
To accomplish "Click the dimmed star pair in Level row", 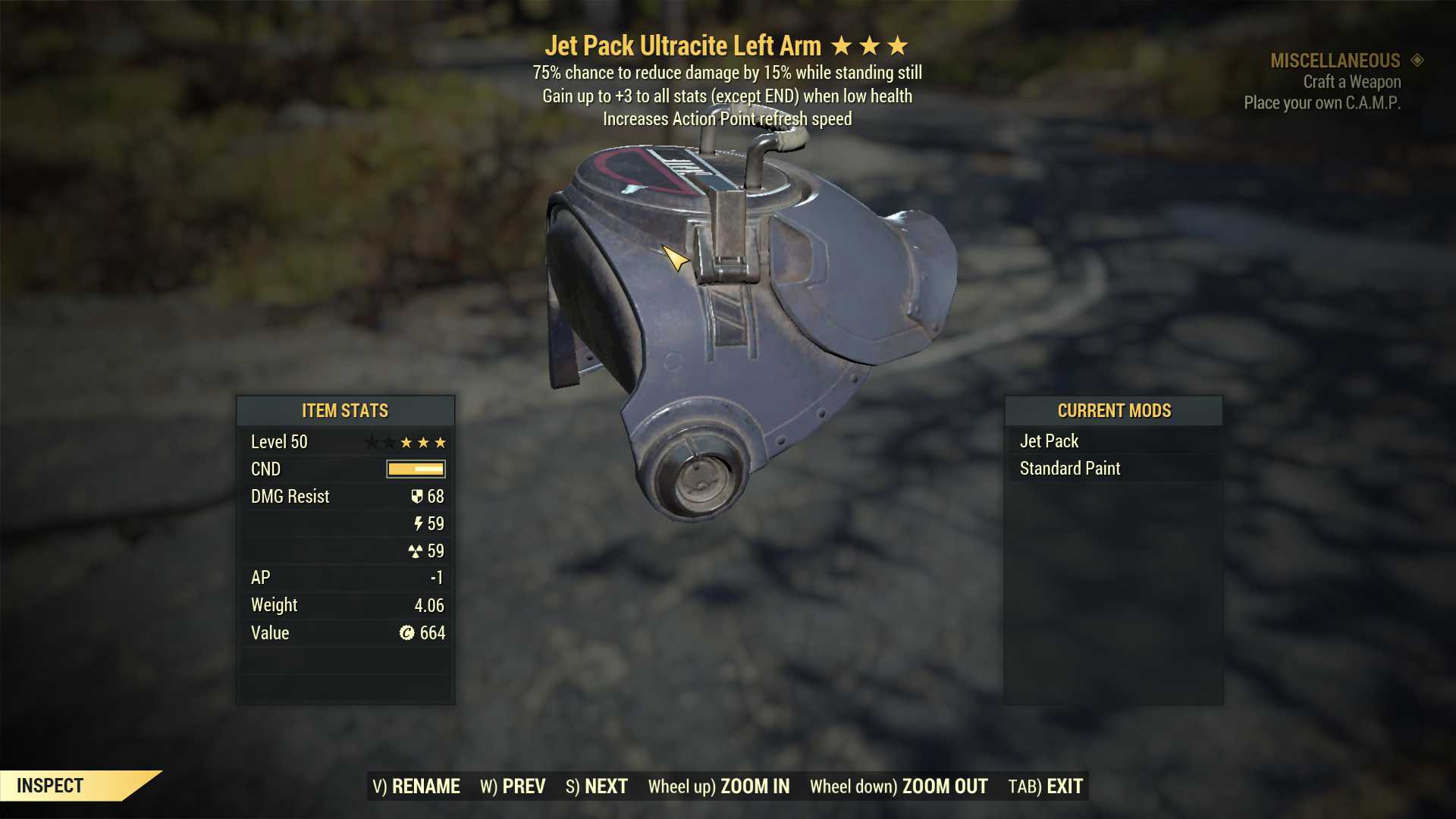I will pos(379,441).
